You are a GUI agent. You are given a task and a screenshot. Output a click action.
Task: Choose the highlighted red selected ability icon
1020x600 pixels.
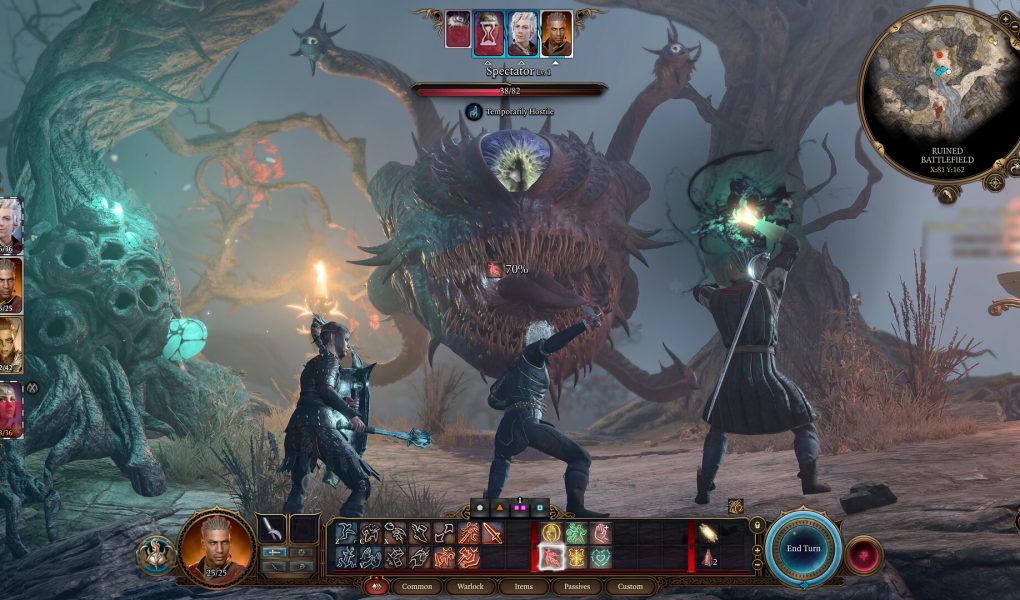tap(551, 557)
